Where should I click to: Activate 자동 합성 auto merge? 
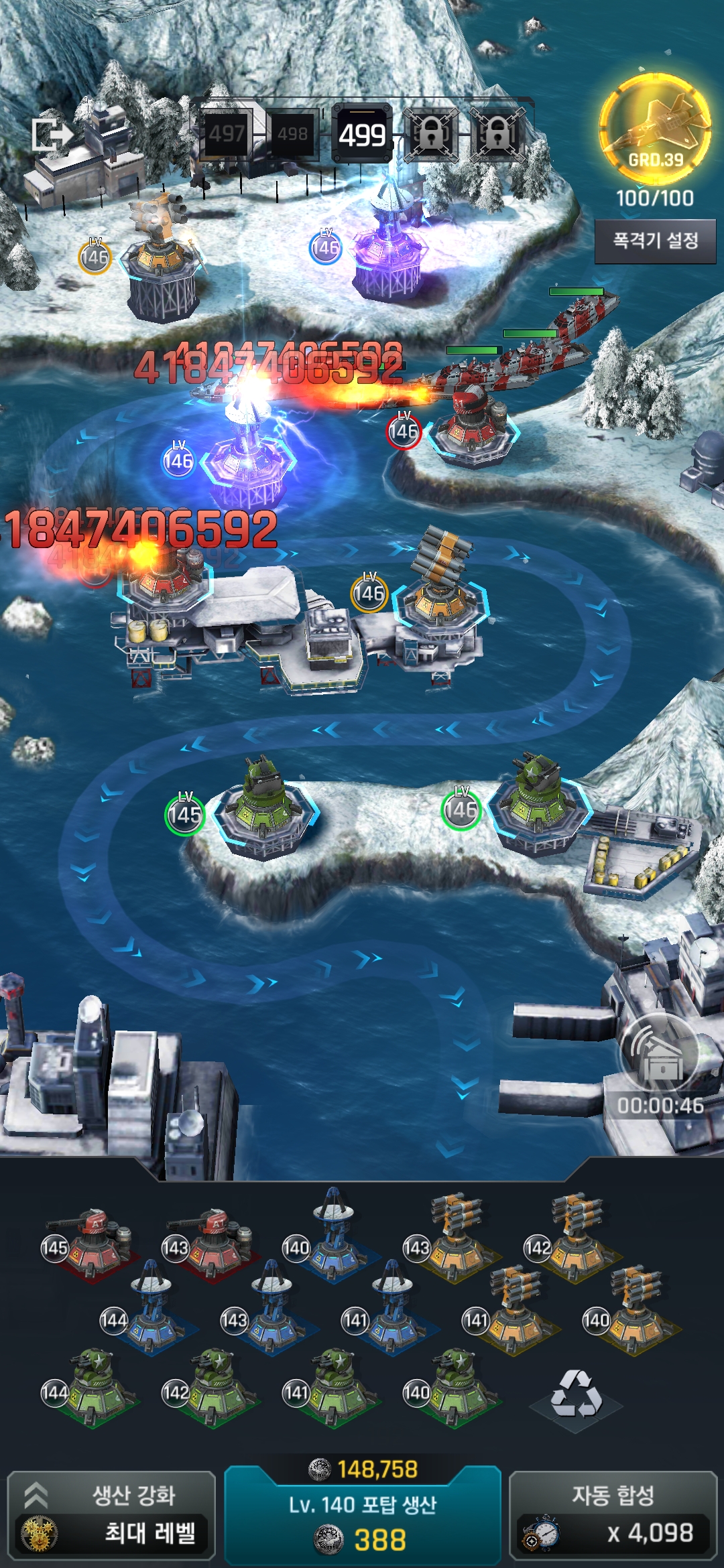(613, 1514)
